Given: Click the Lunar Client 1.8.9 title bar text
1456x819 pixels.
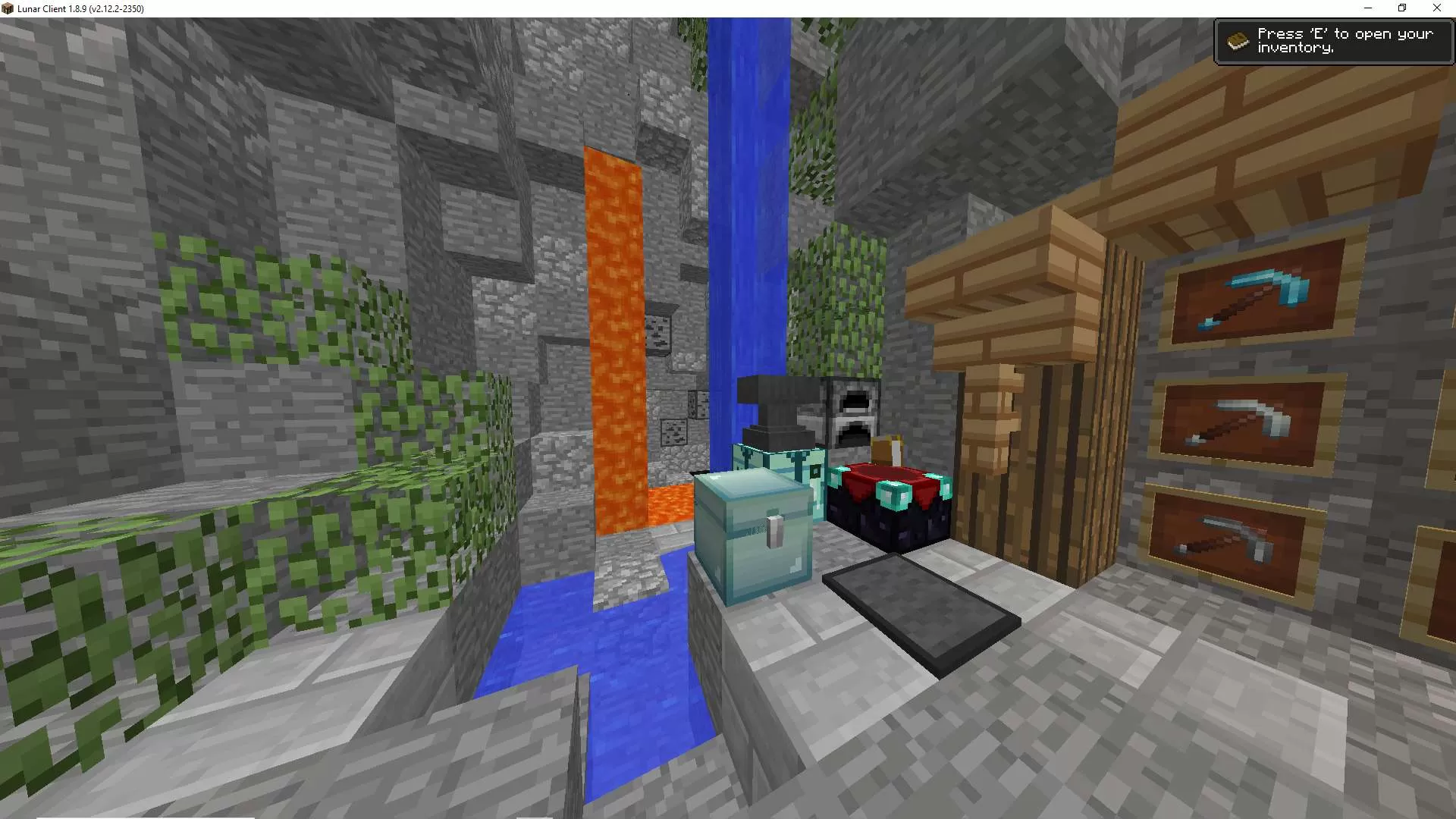Looking at the screenshot, I should 80,8.
